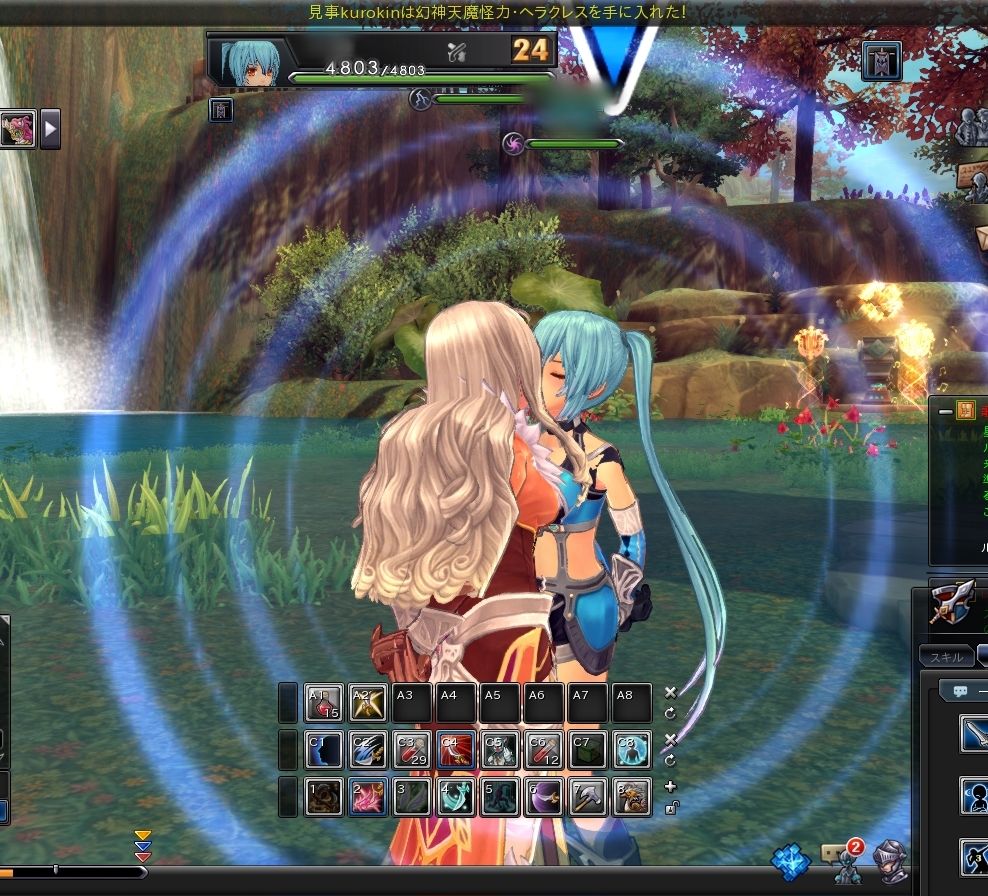Toggle the hotbar lock padlock icon
The image size is (988, 896).
(670, 808)
